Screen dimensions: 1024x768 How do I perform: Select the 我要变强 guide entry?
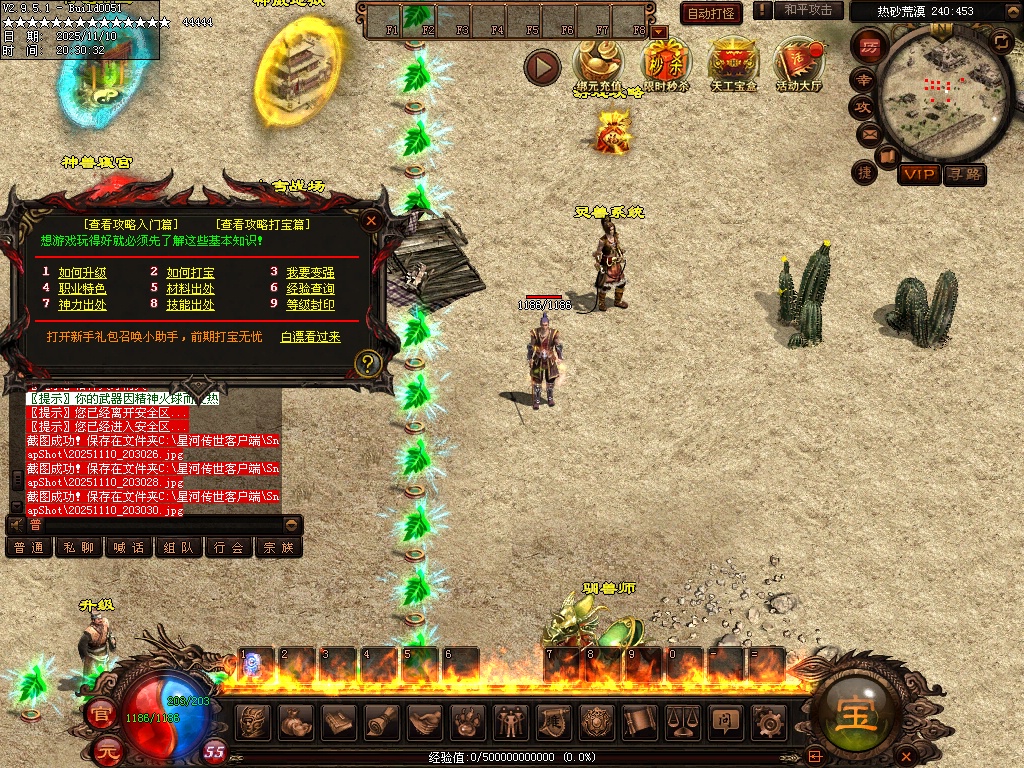pyautogui.click(x=310, y=272)
